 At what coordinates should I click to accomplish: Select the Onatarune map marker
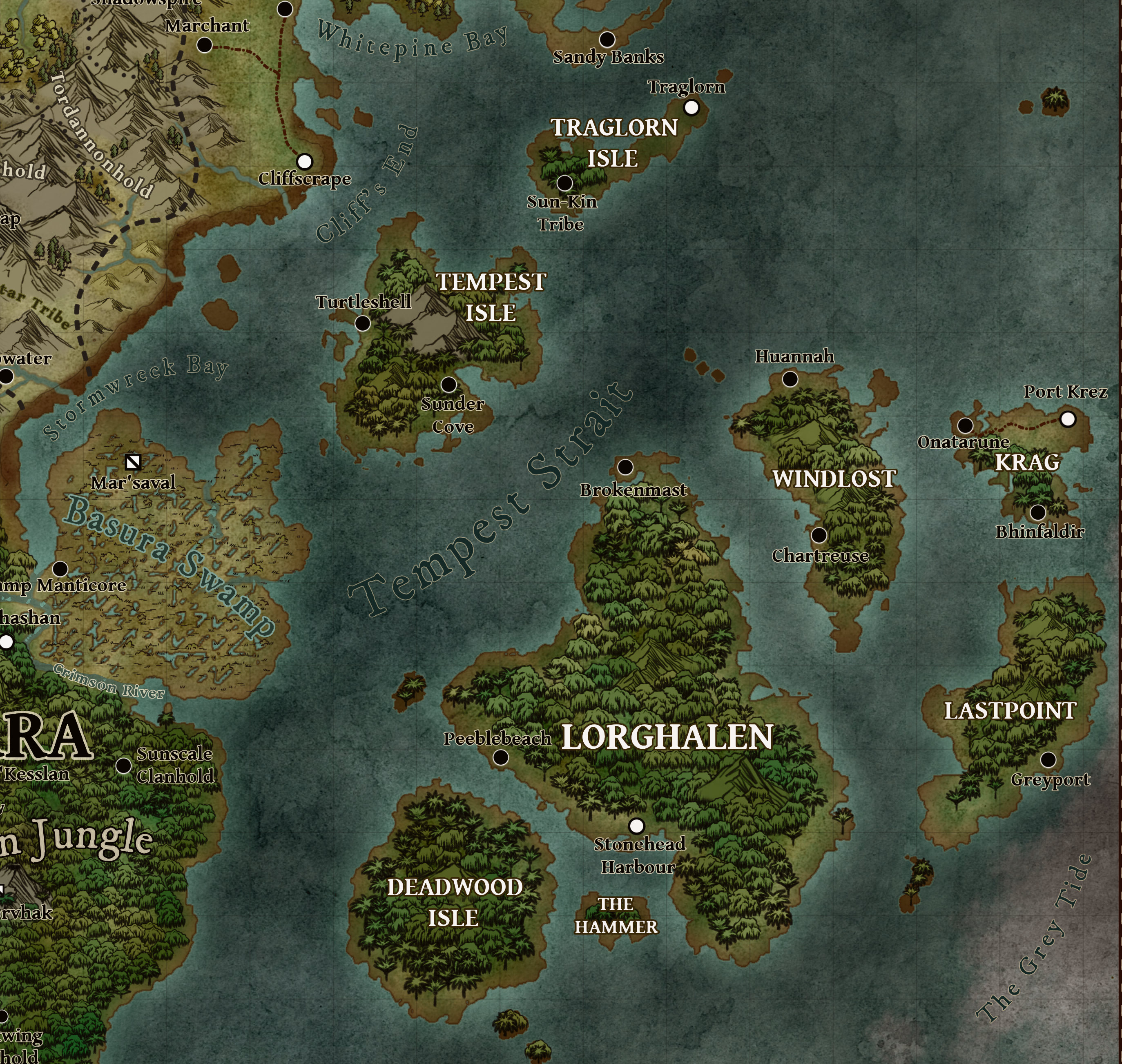(x=966, y=425)
